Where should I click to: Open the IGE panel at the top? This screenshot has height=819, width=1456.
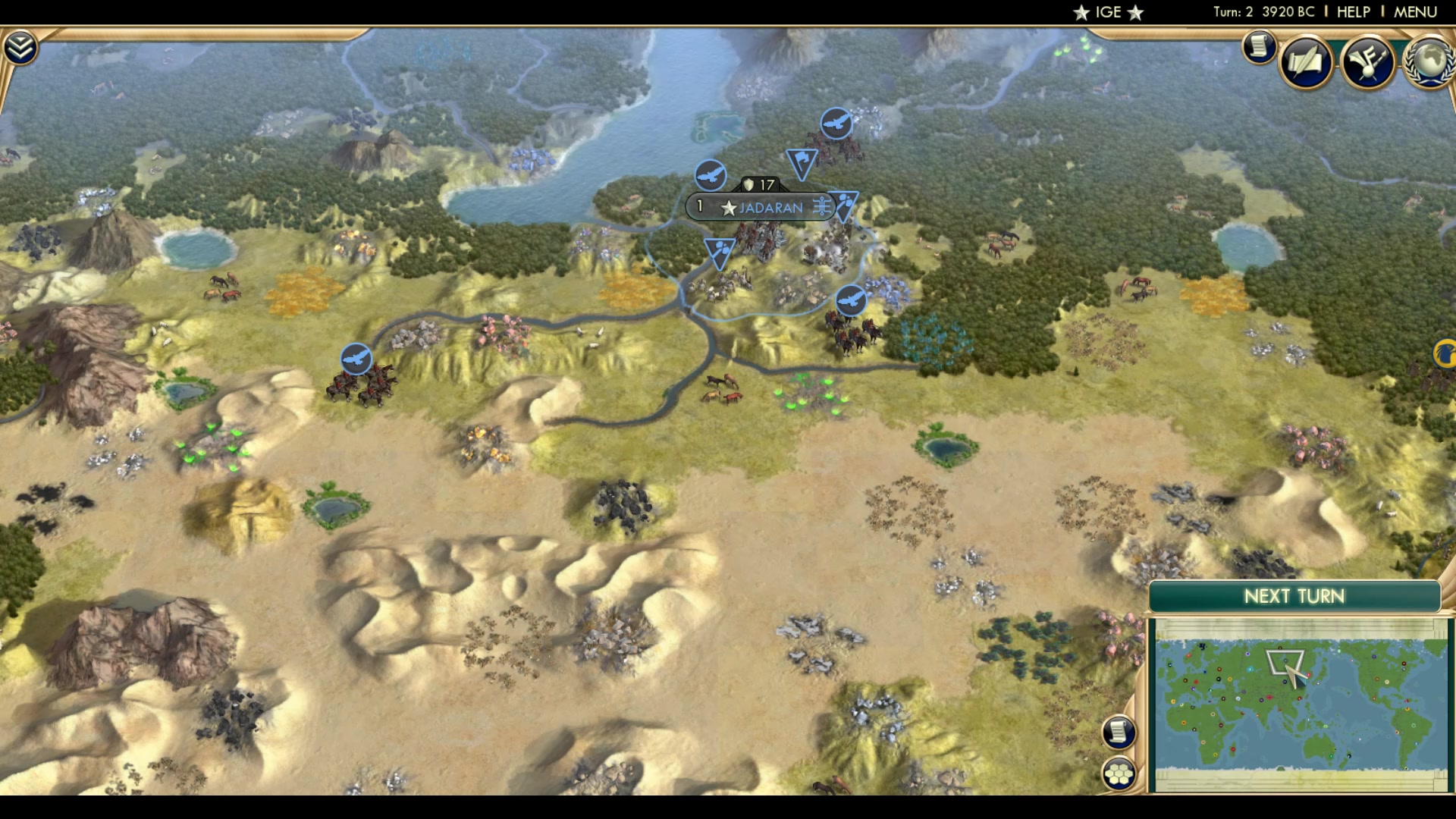1107,12
